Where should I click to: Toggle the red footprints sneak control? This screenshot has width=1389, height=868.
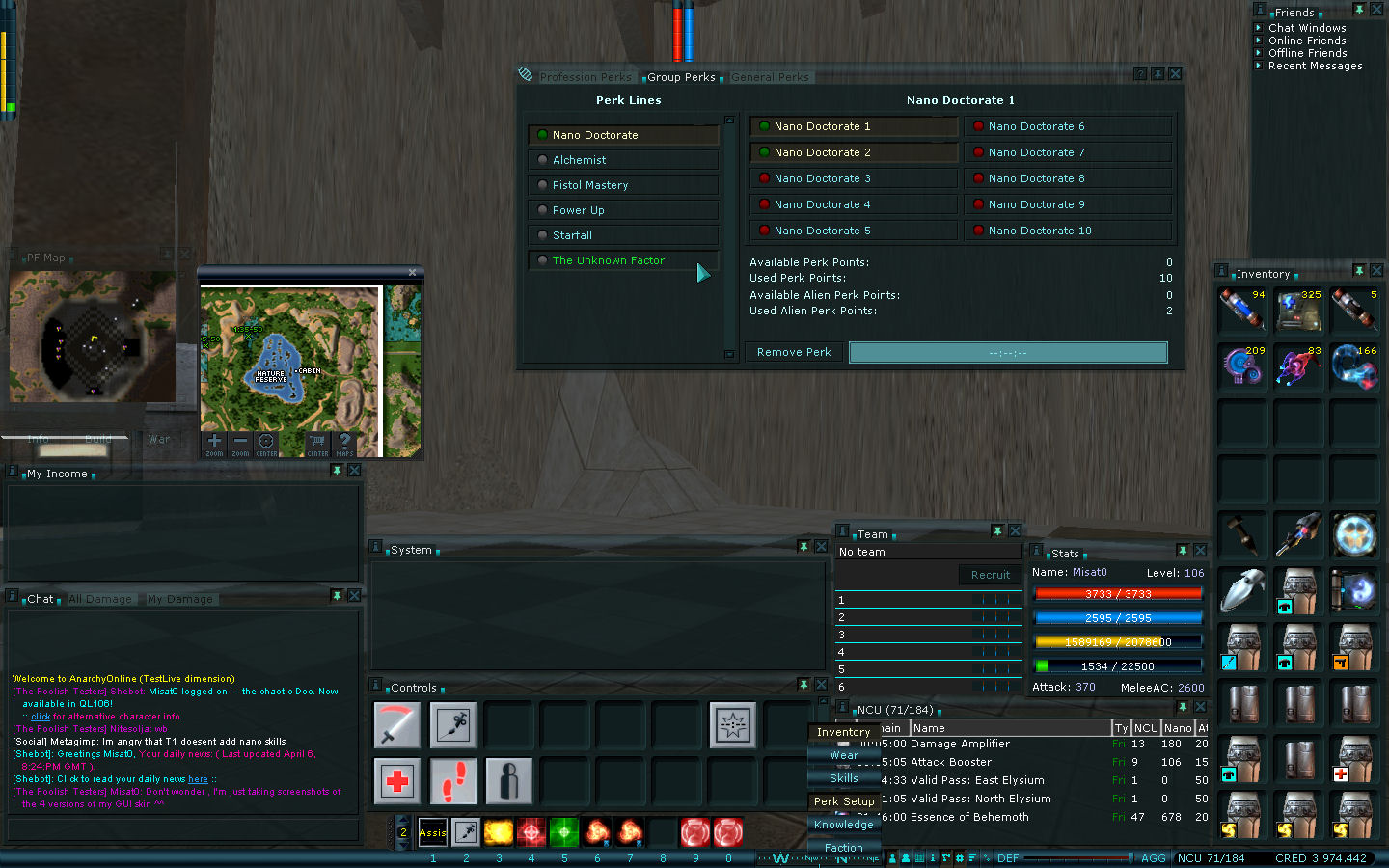[452, 780]
